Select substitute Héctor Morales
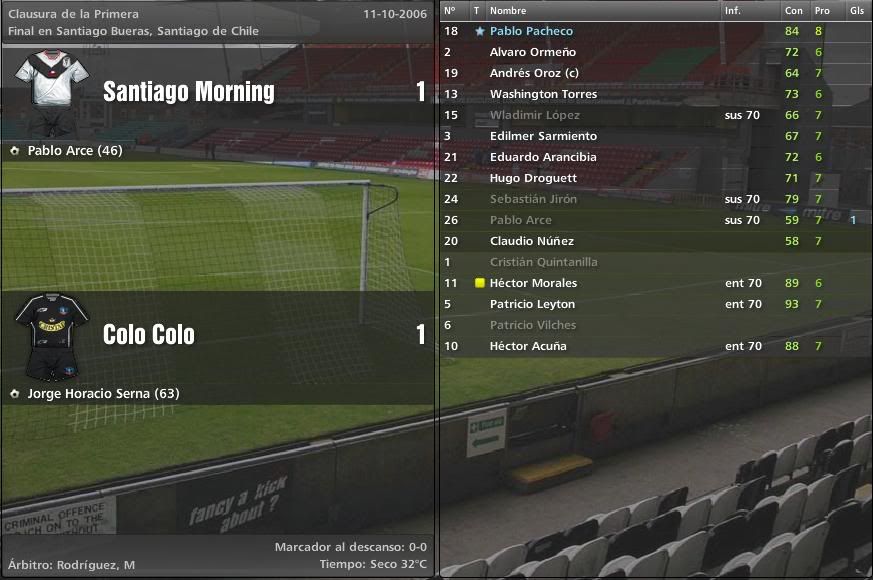The width and height of the screenshot is (873, 580). click(533, 283)
